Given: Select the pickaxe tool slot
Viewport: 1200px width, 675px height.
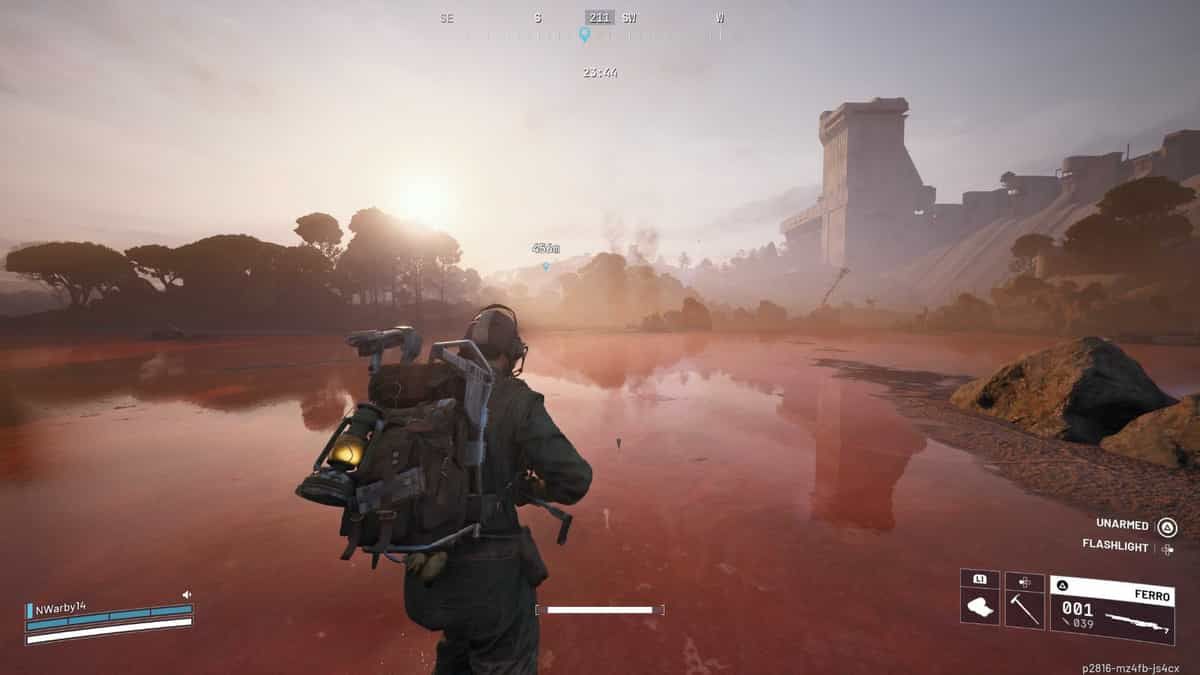Looking at the screenshot, I should click(x=1024, y=607).
